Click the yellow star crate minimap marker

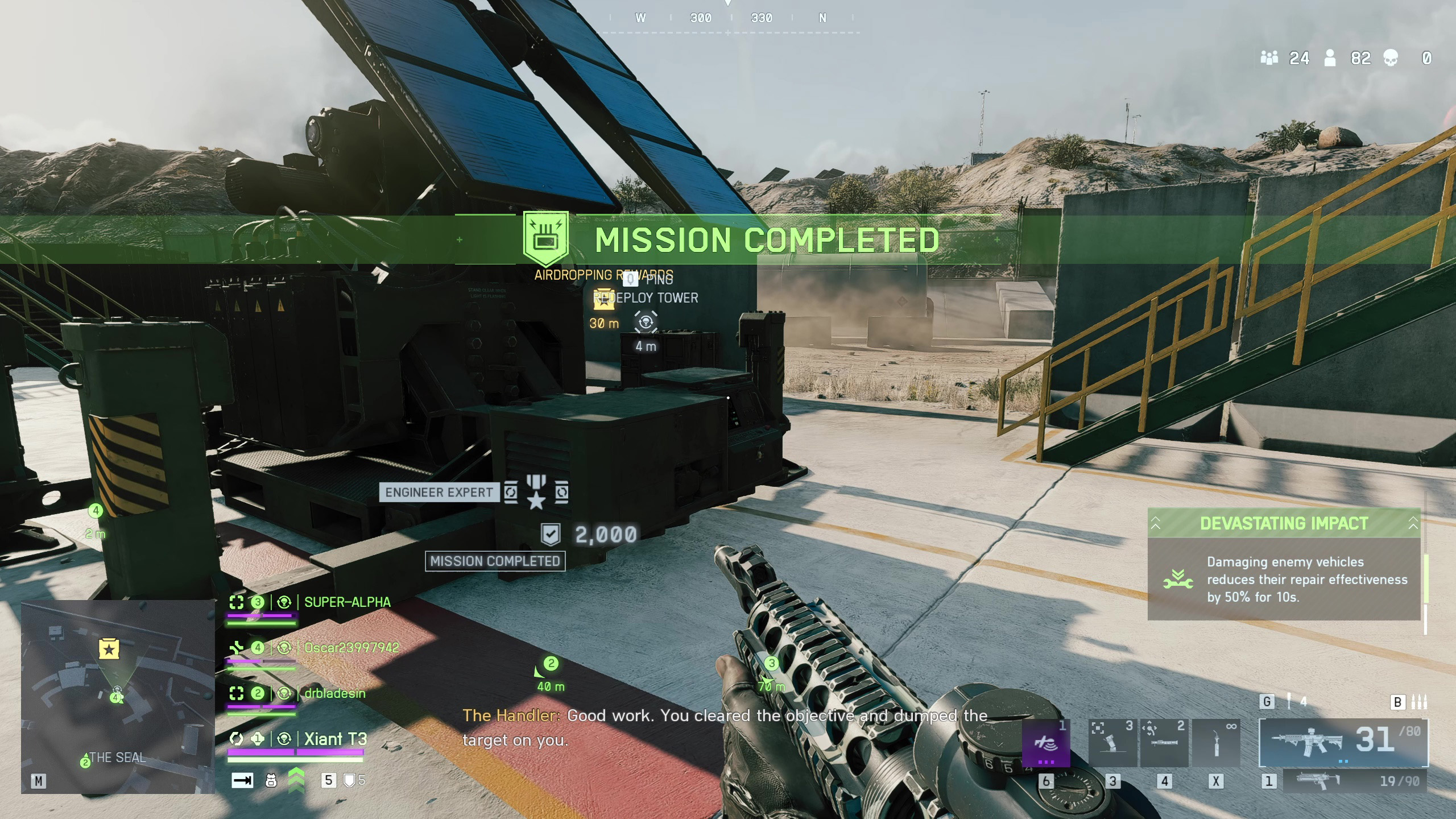(x=109, y=649)
